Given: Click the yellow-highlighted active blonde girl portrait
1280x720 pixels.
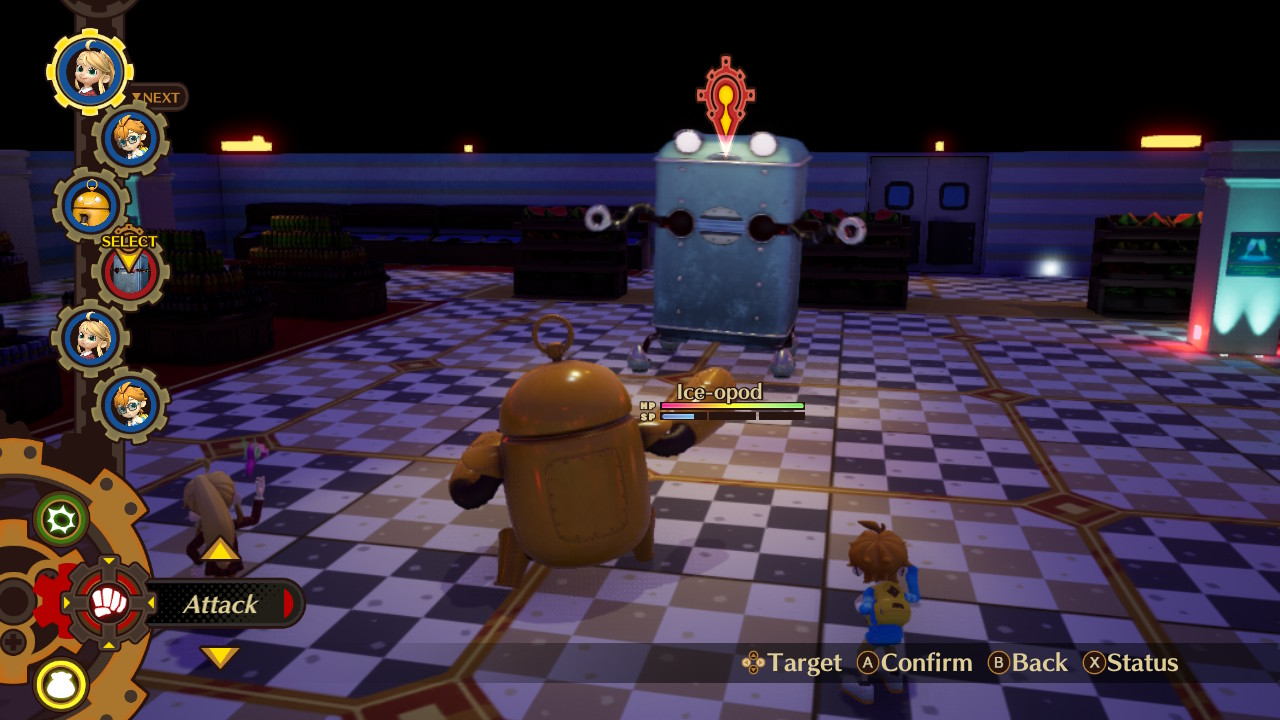Looking at the screenshot, I should click(90, 72).
